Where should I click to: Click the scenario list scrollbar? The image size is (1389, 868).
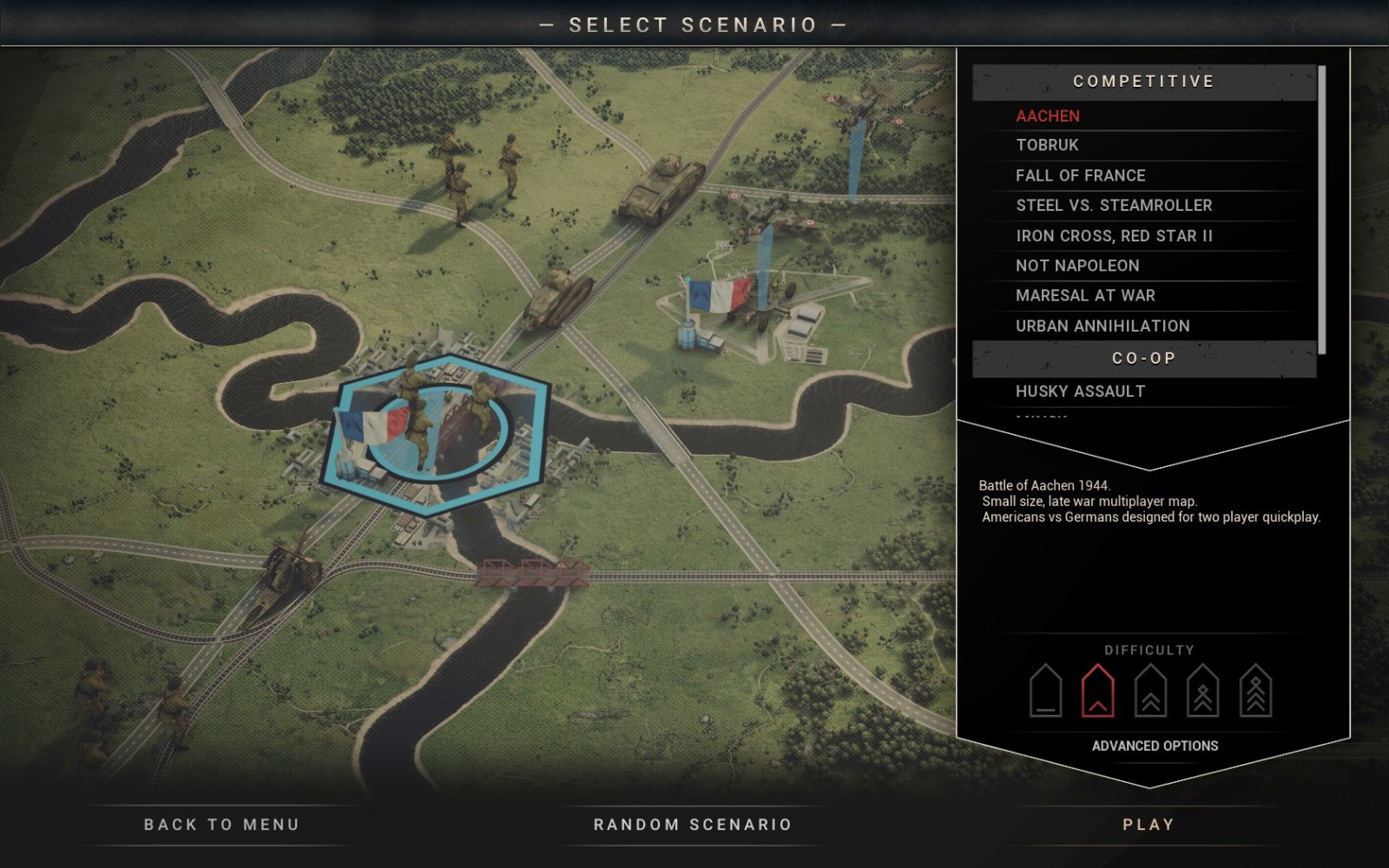1321,209
